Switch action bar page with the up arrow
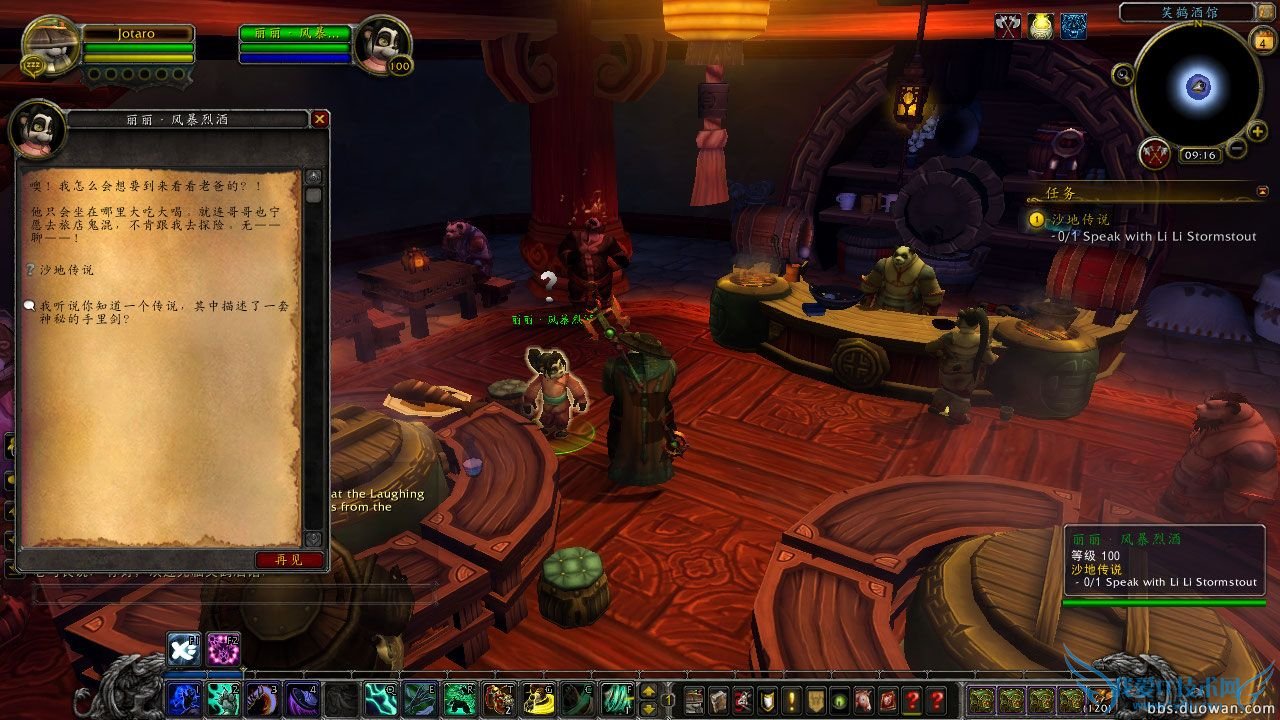Viewport: 1280px width, 720px height. pos(648,691)
